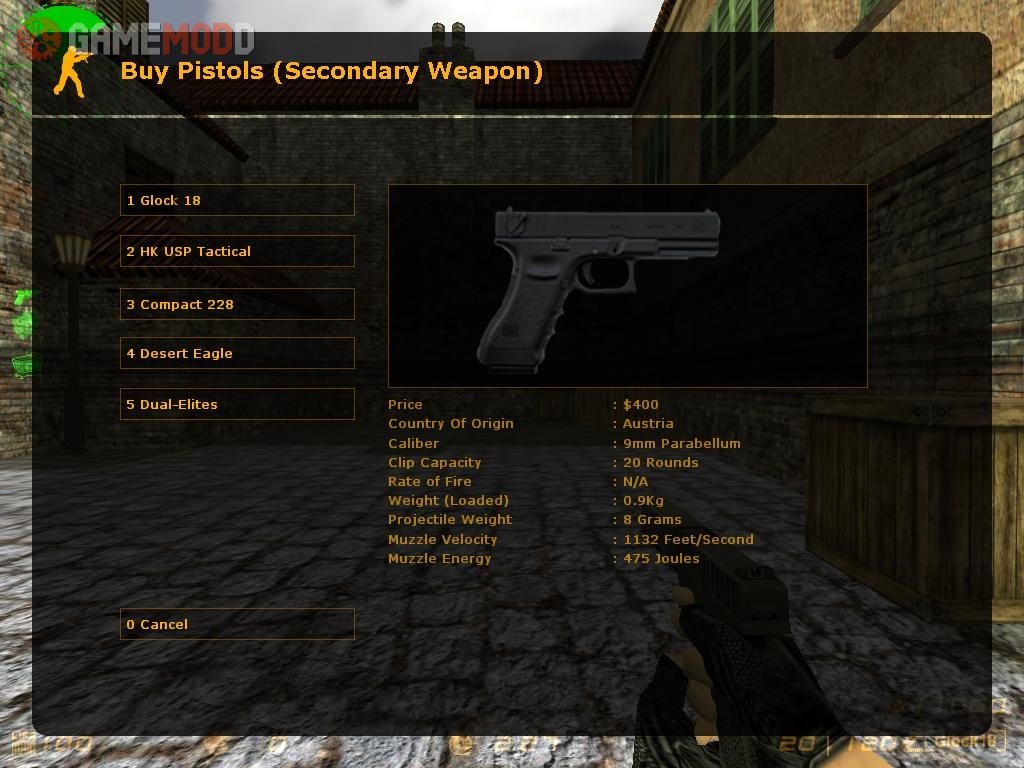This screenshot has width=1024, height=768.
Task: Purchase the Desert Eagle
Action: pos(237,353)
